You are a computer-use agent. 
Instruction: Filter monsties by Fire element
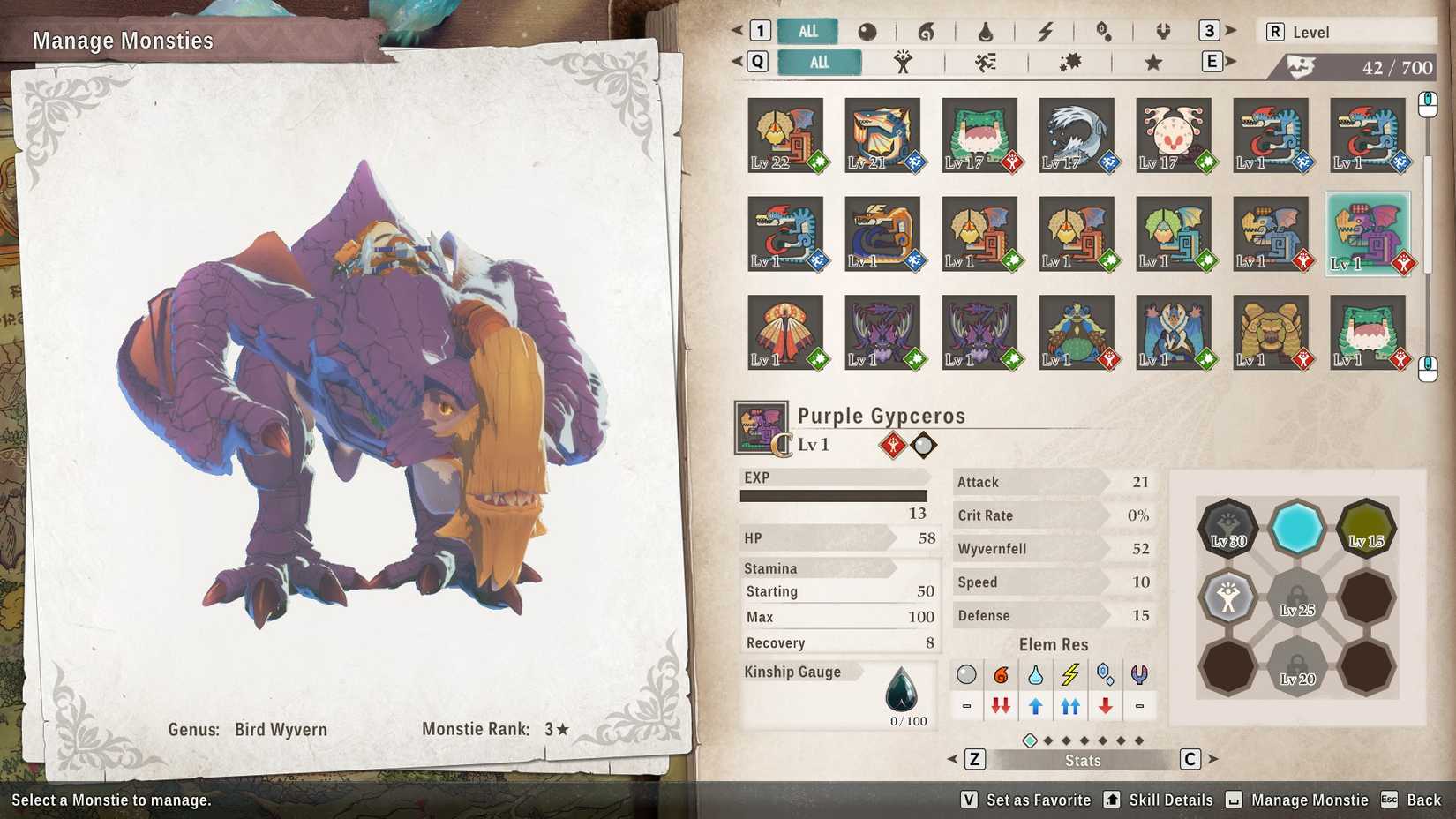point(927,31)
